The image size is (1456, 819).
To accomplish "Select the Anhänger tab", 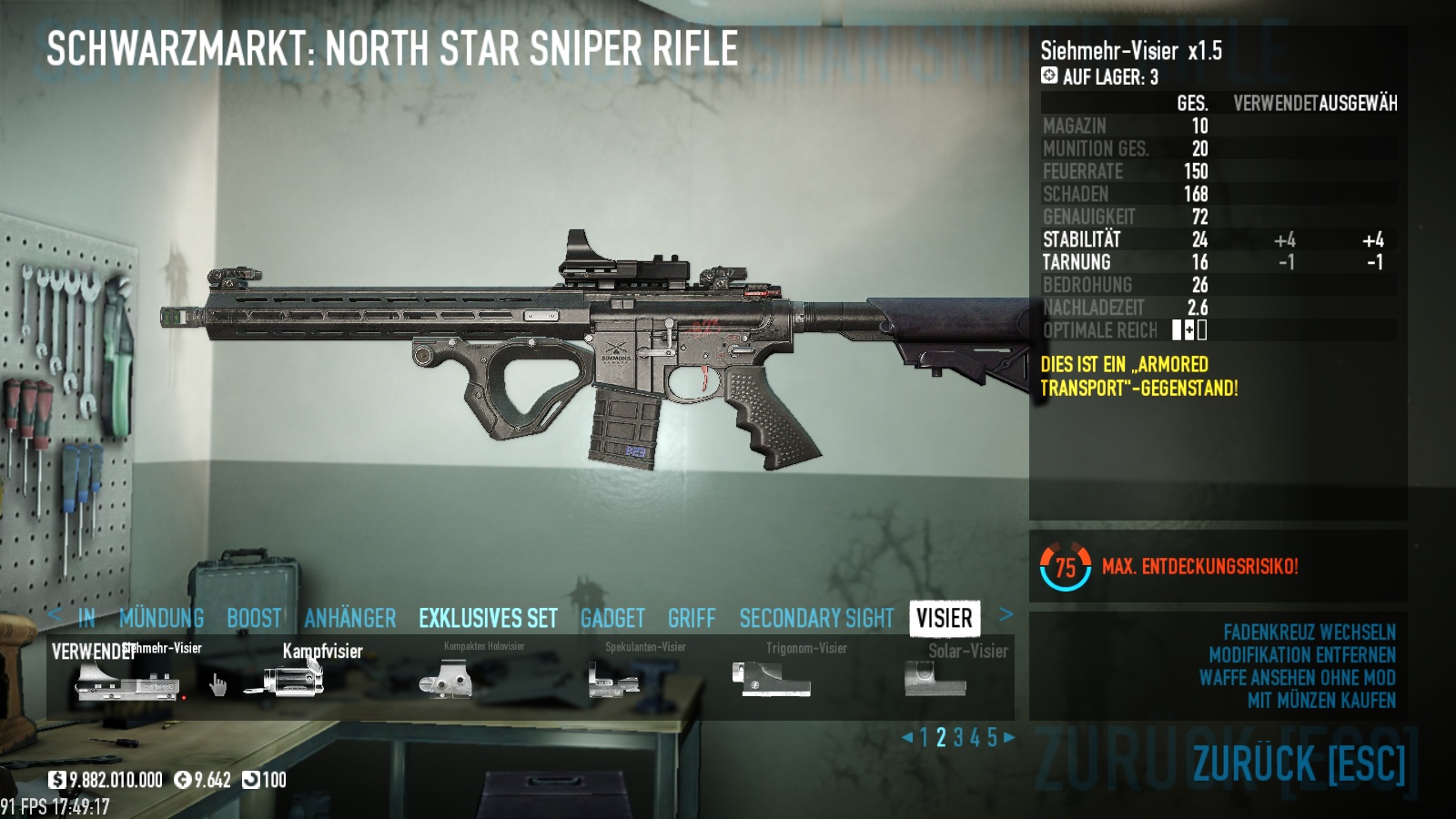I will 350,619.
